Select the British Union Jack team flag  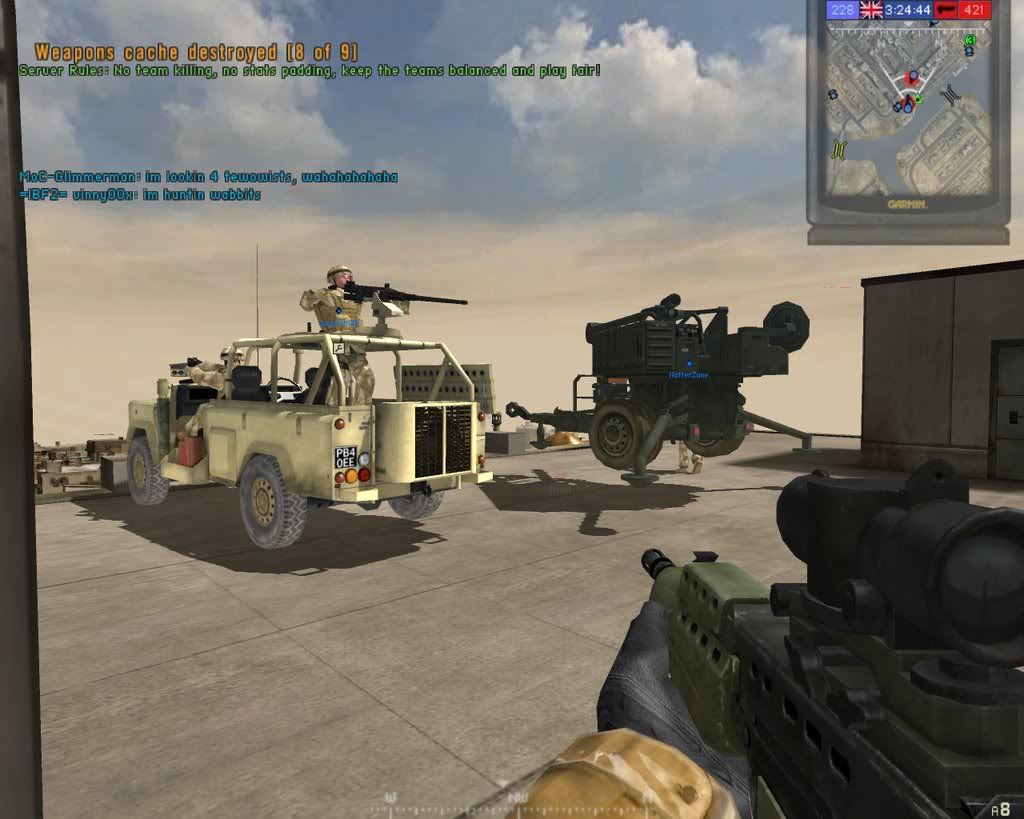click(871, 10)
